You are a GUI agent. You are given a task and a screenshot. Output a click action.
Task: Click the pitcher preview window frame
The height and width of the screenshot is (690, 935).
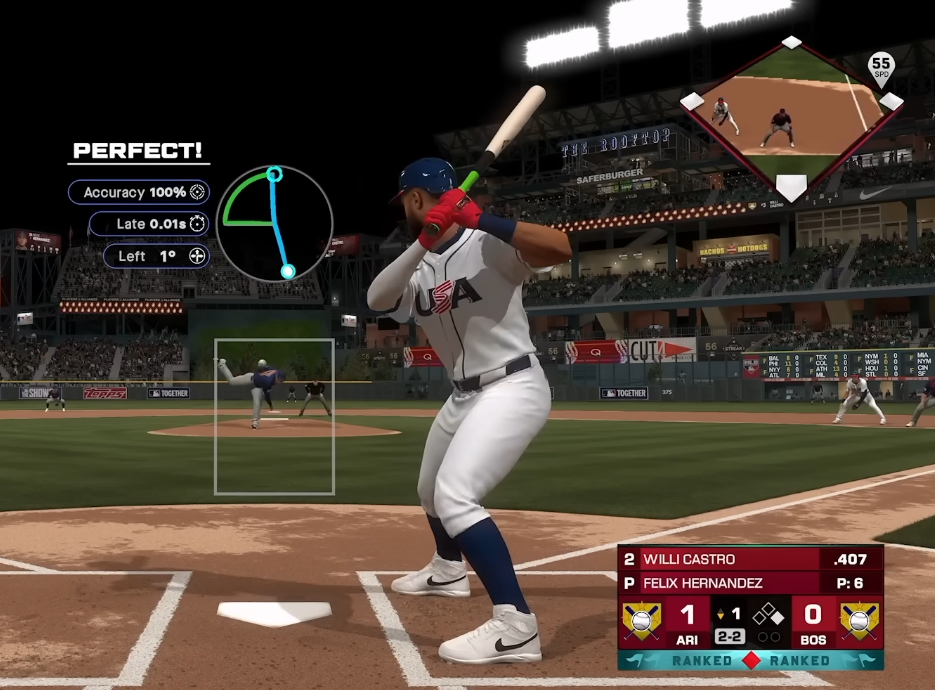(x=274, y=416)
